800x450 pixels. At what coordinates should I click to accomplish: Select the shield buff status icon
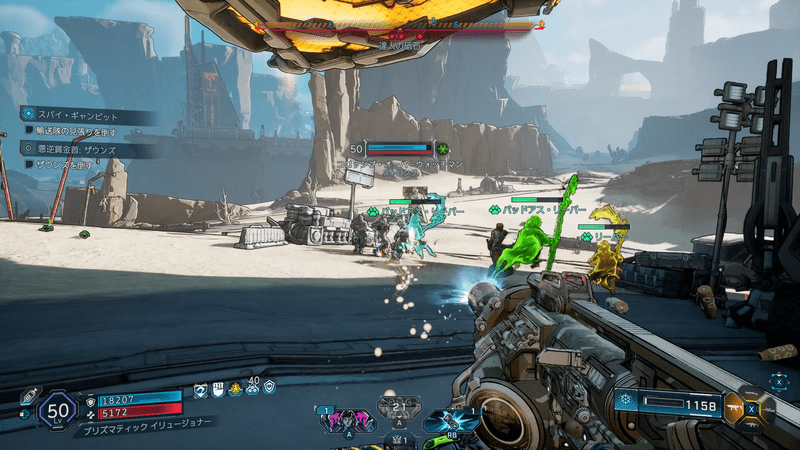[x=268, y=388]
